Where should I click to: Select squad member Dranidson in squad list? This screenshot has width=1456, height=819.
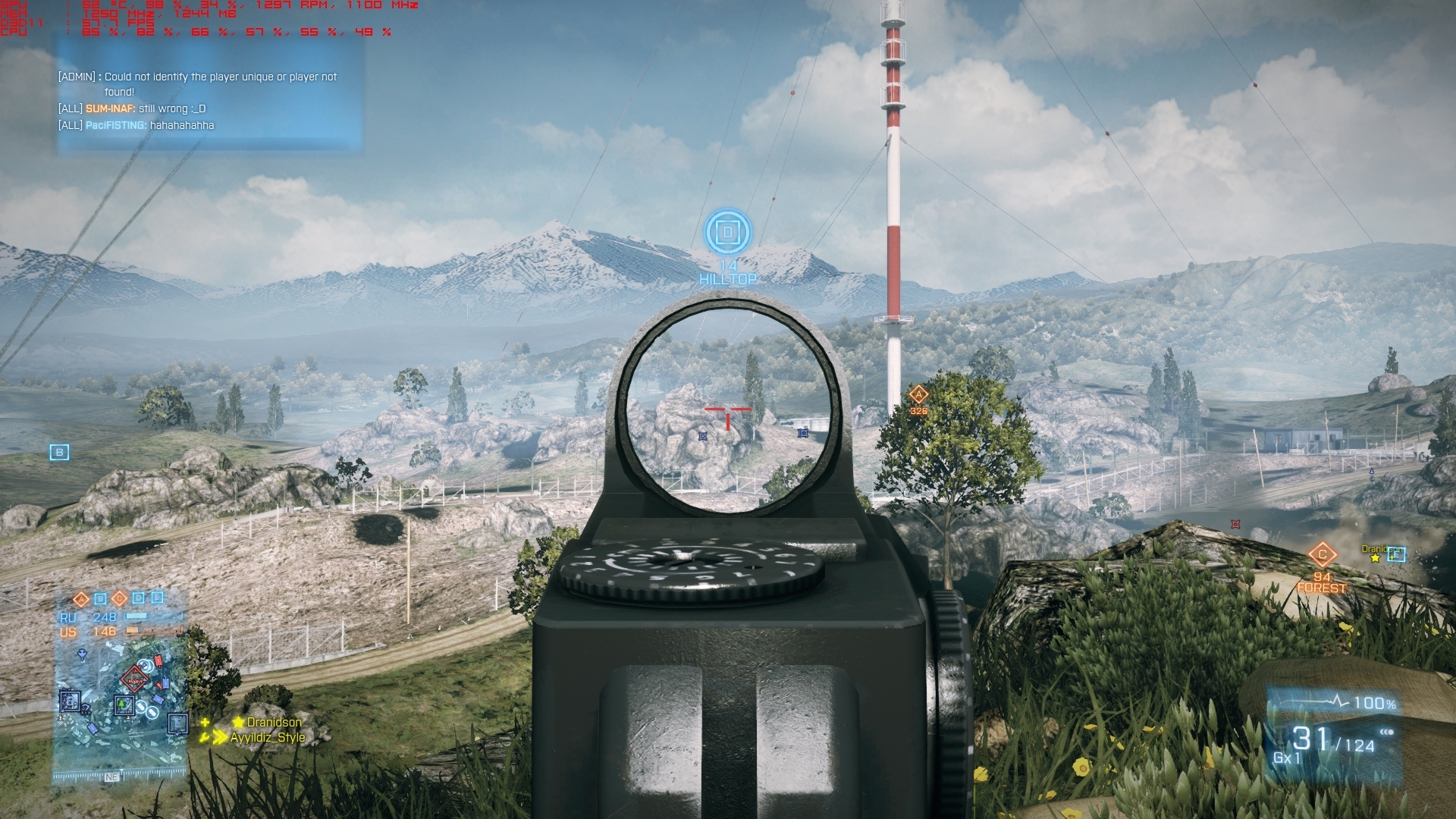click(273, 722)
